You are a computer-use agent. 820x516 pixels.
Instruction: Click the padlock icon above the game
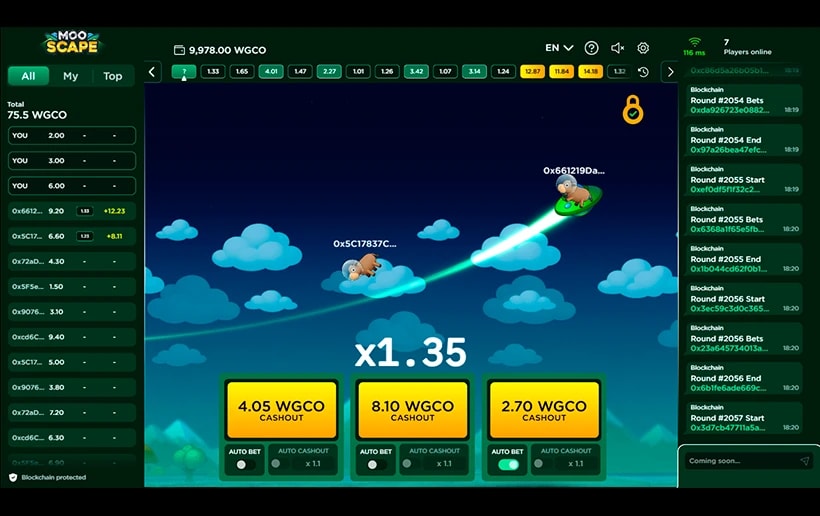(x=633, y=109)
